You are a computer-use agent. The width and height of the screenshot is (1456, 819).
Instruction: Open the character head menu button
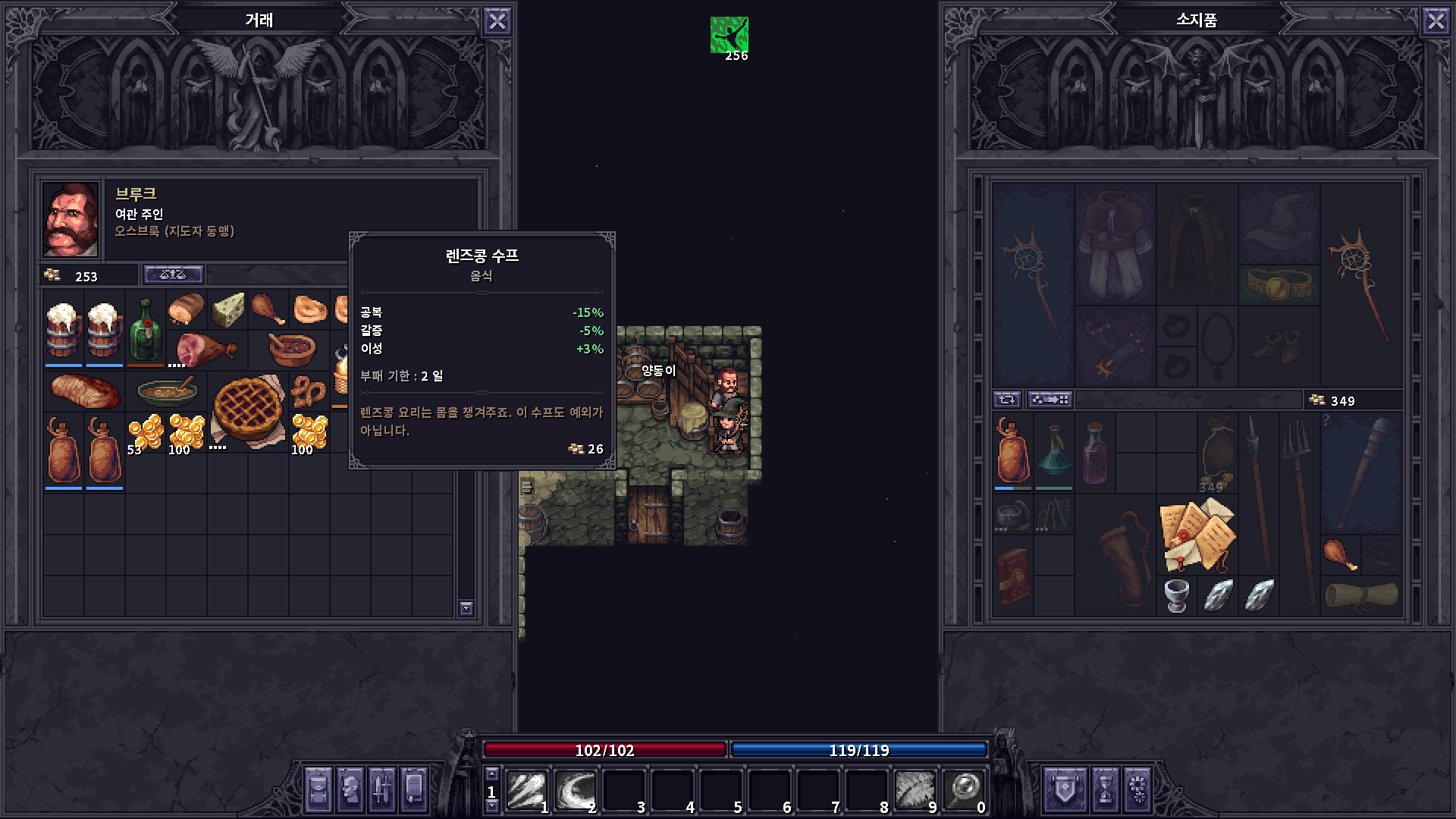click(350, 789)
